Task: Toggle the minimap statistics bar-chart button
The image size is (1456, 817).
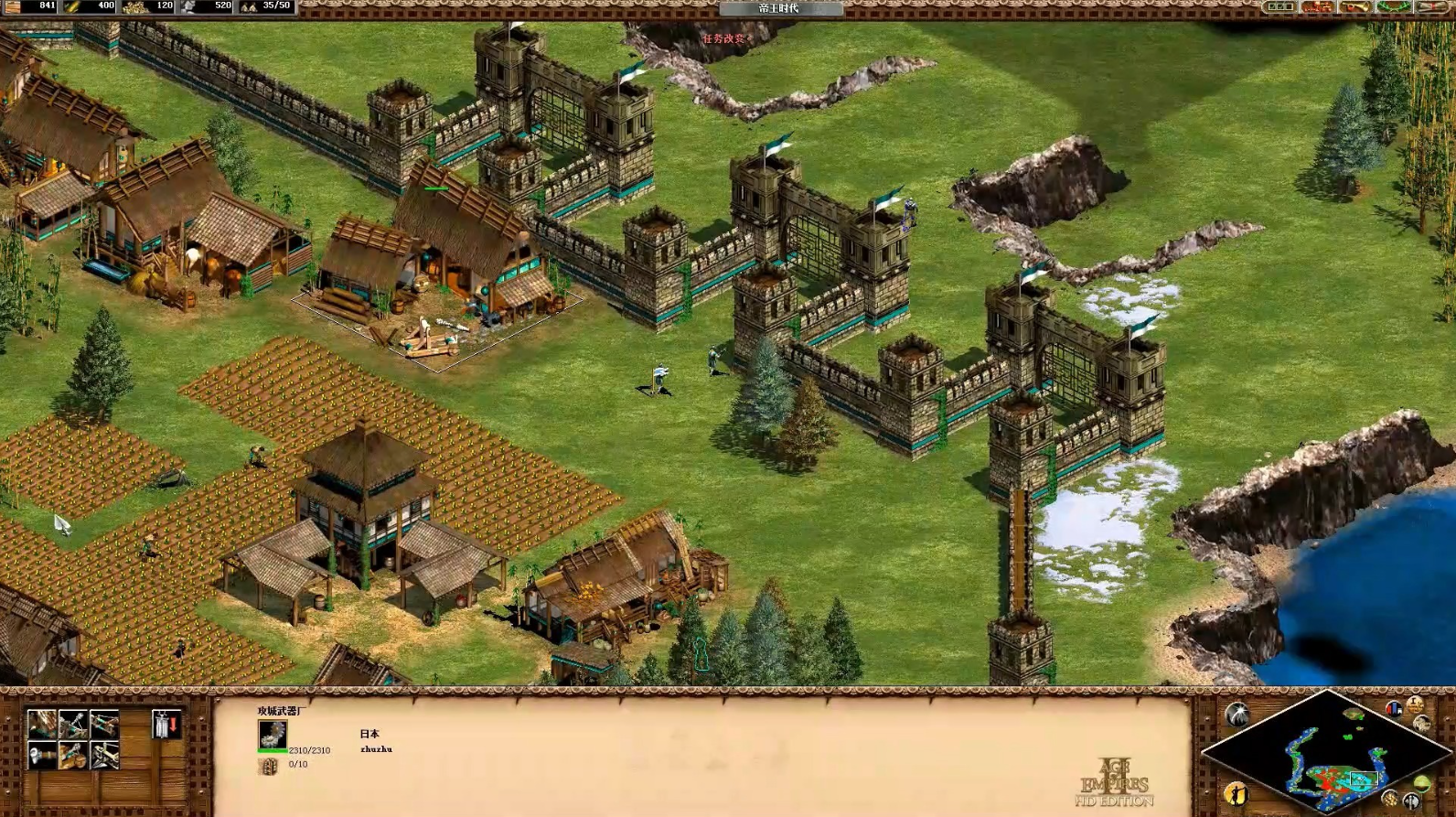Action: 1394,709
